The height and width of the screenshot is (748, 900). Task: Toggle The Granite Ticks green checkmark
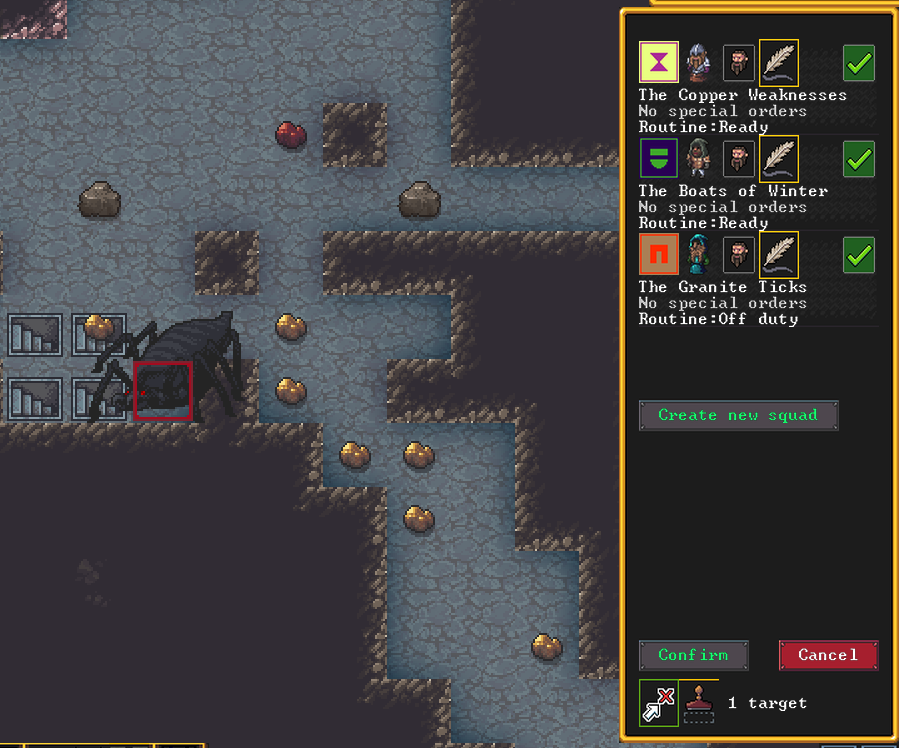[x=858, y=255]
